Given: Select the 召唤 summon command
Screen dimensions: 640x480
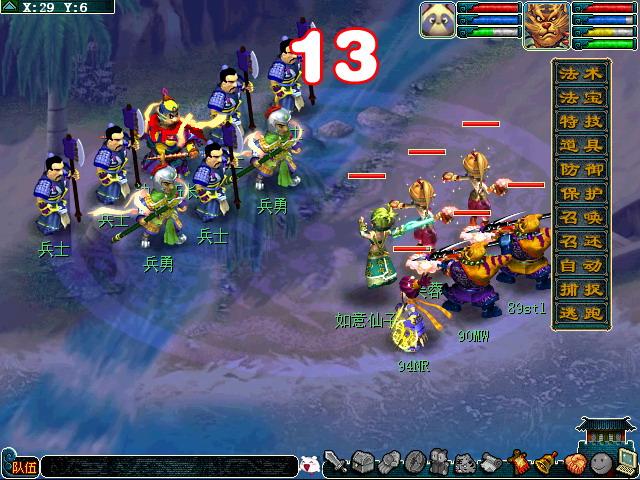Looking at the screenshot, I should (581, 220).
